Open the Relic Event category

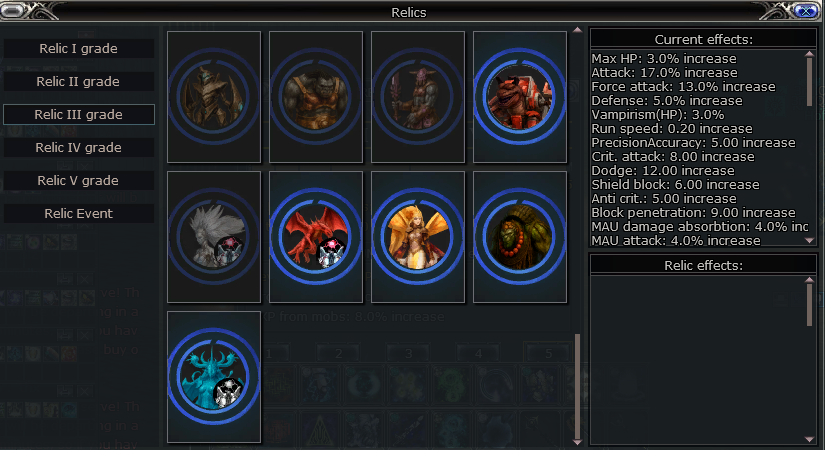pos(79,213)
